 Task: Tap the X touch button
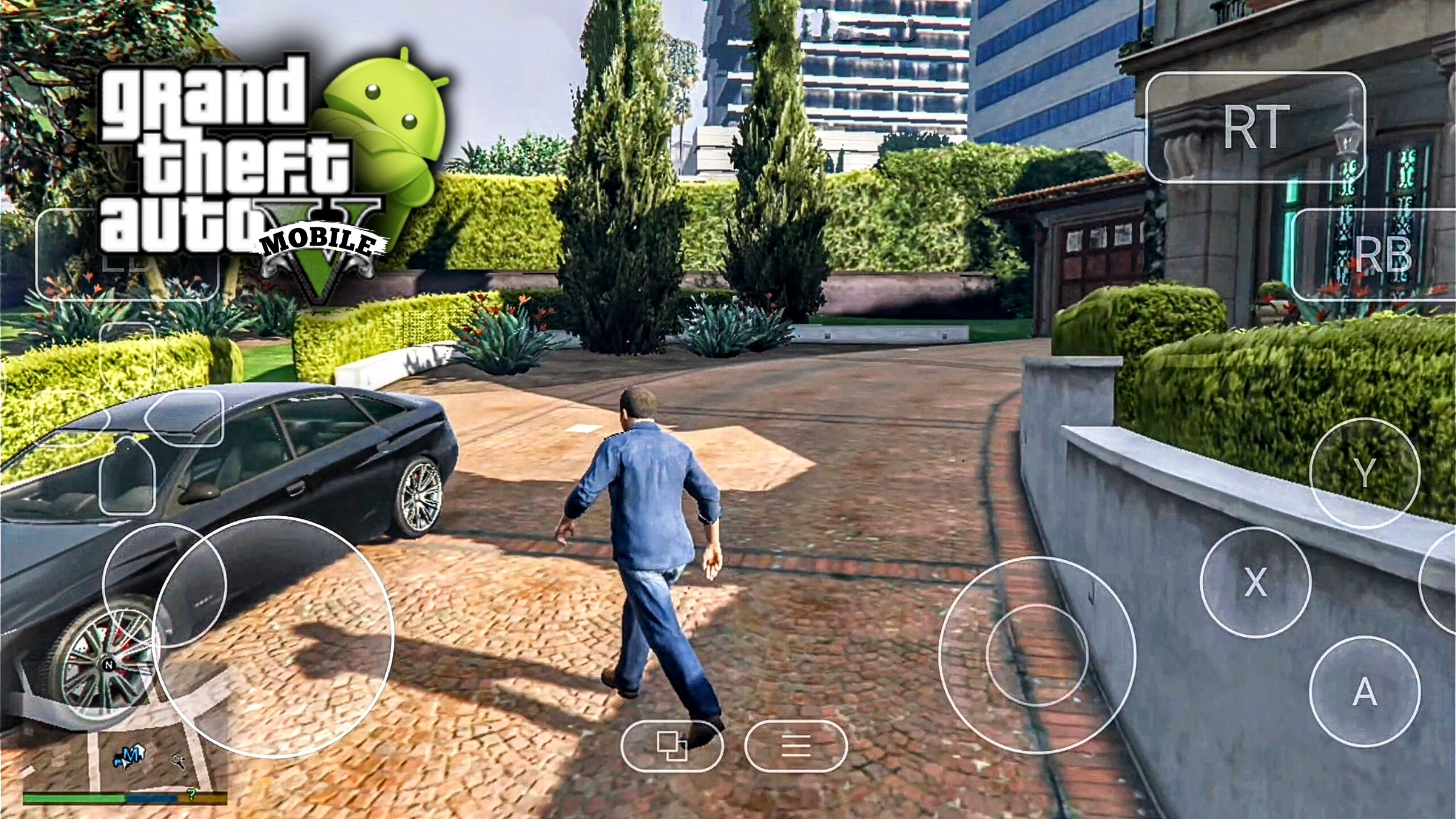coord(1255,581)
